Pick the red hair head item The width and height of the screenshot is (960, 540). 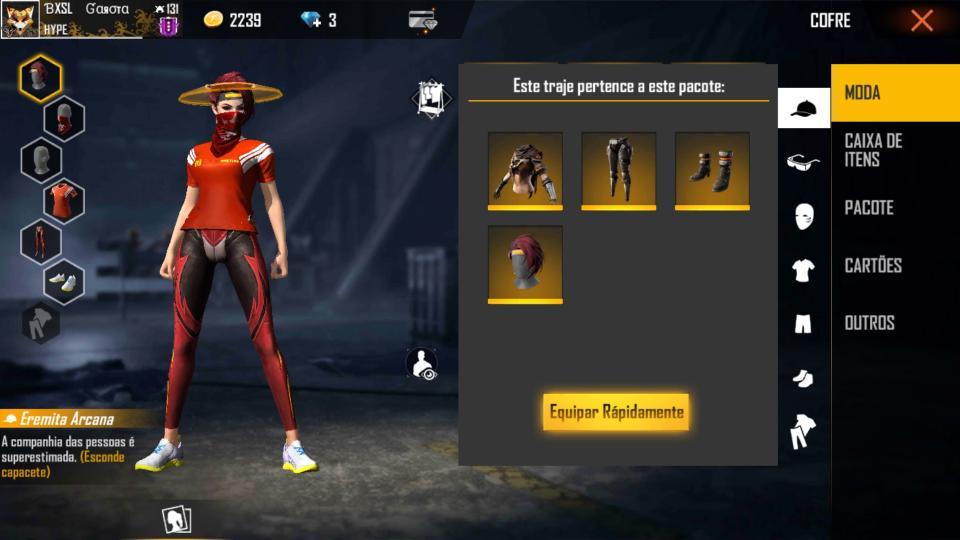click(525, 264)
